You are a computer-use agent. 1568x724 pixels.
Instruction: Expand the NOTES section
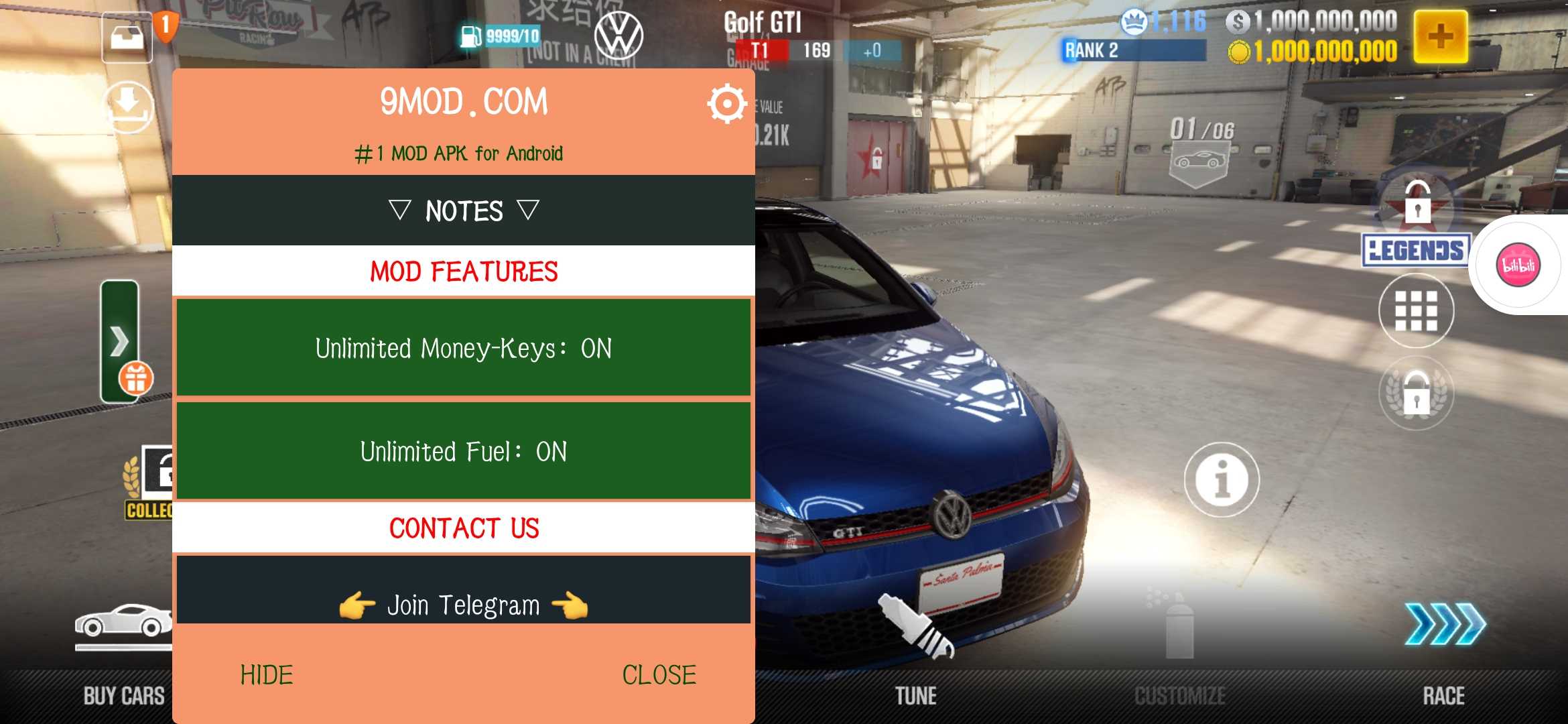tap(463, 210)
